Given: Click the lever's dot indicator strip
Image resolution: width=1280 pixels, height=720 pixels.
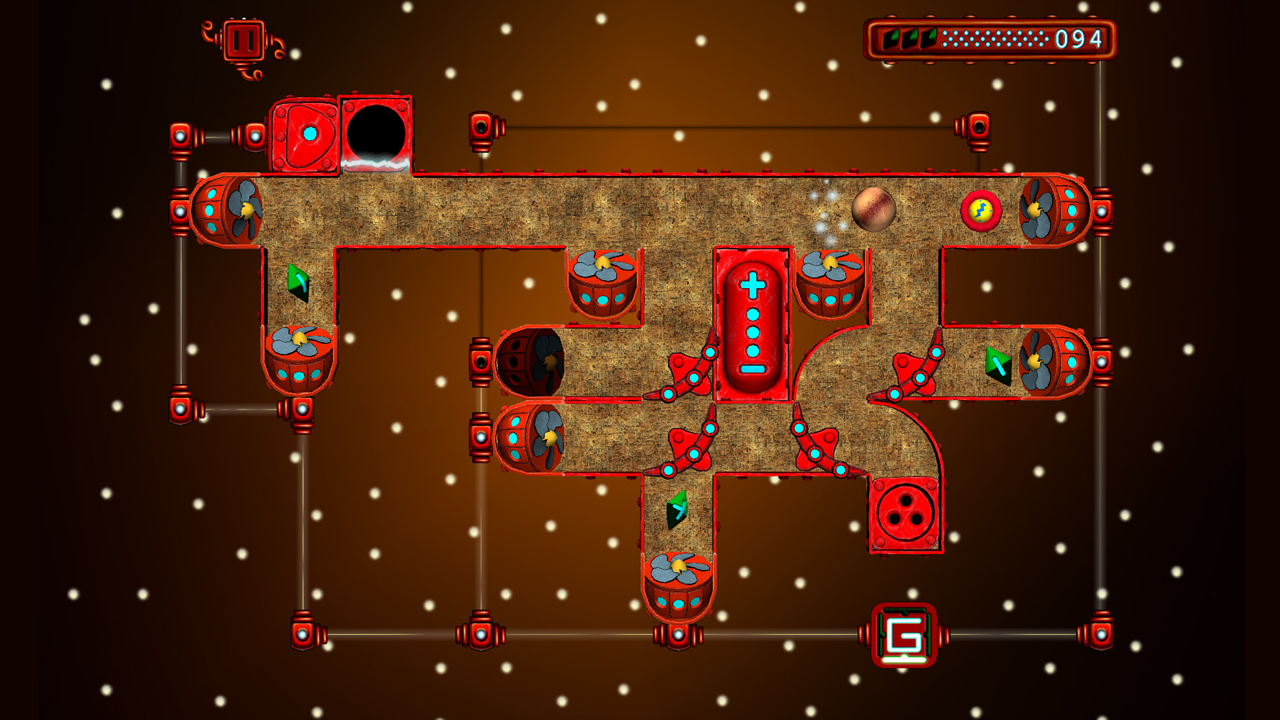Looking at the screenshot, I should coord(752,330).
